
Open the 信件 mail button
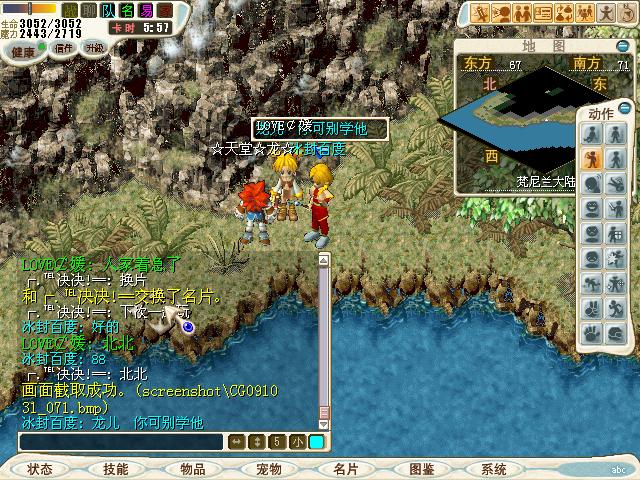pos(64,48)
